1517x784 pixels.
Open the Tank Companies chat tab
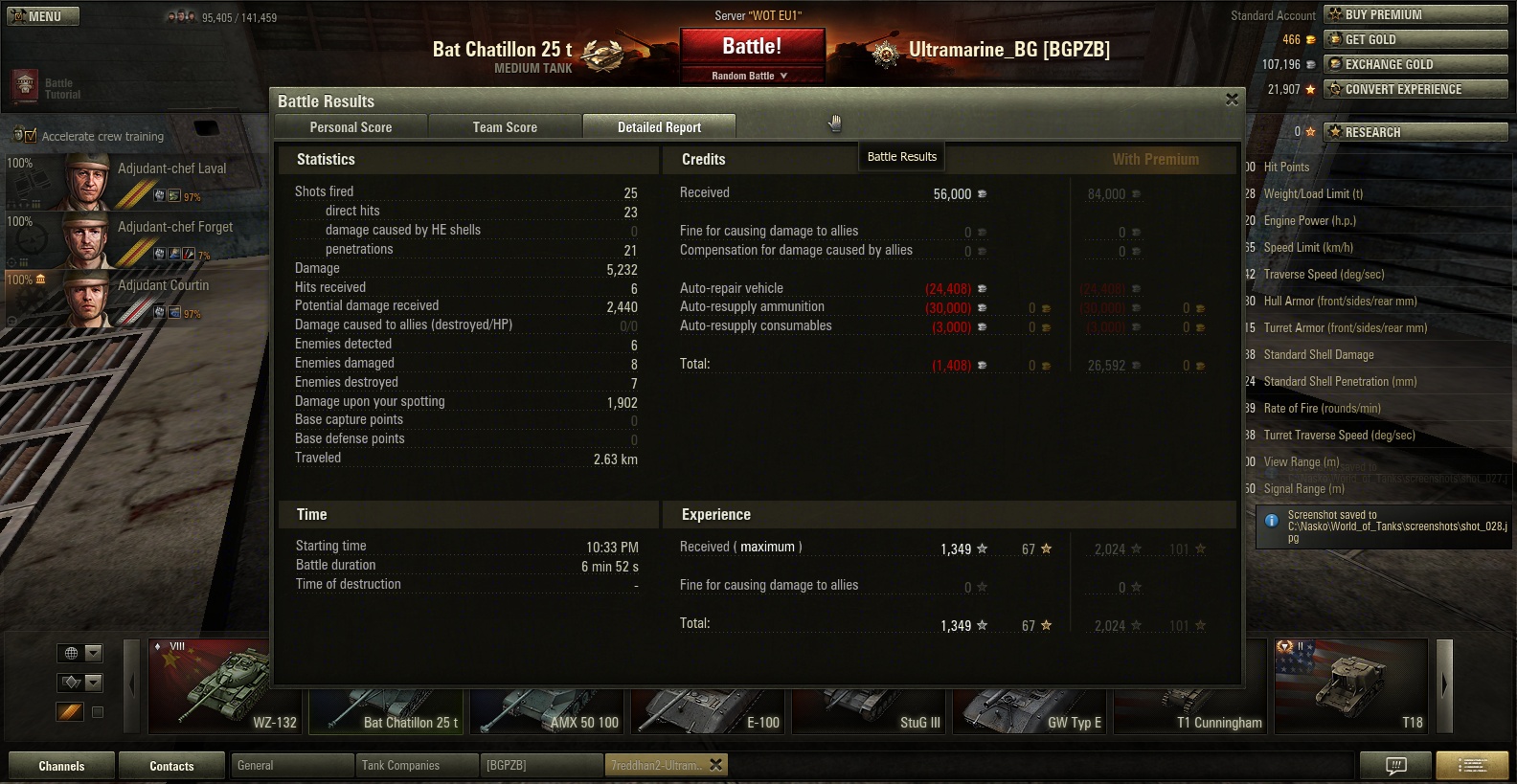click(x=417, y=766)
